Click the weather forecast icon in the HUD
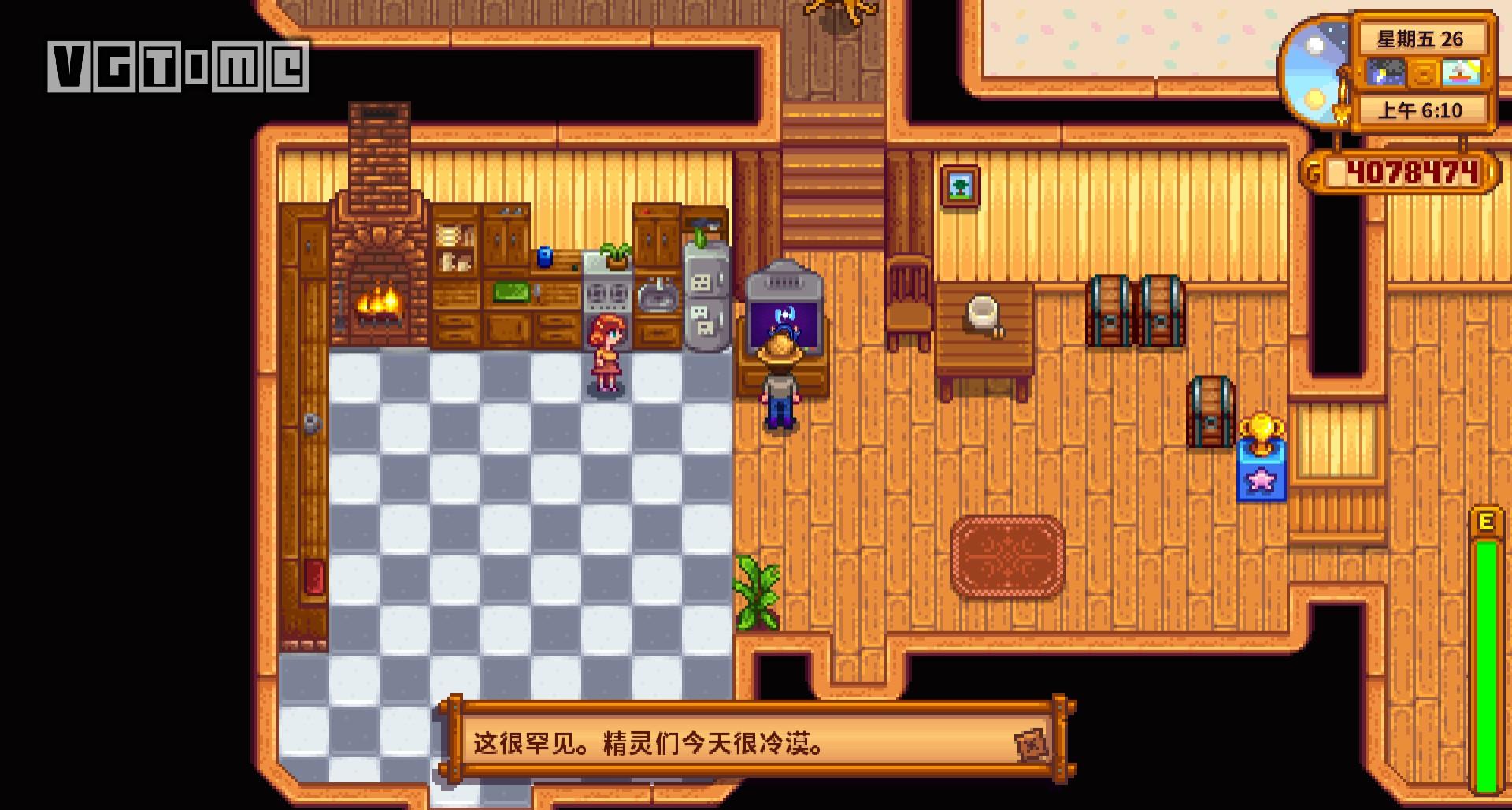This screenshot has height=810, width=1512. coord(1385,72)
